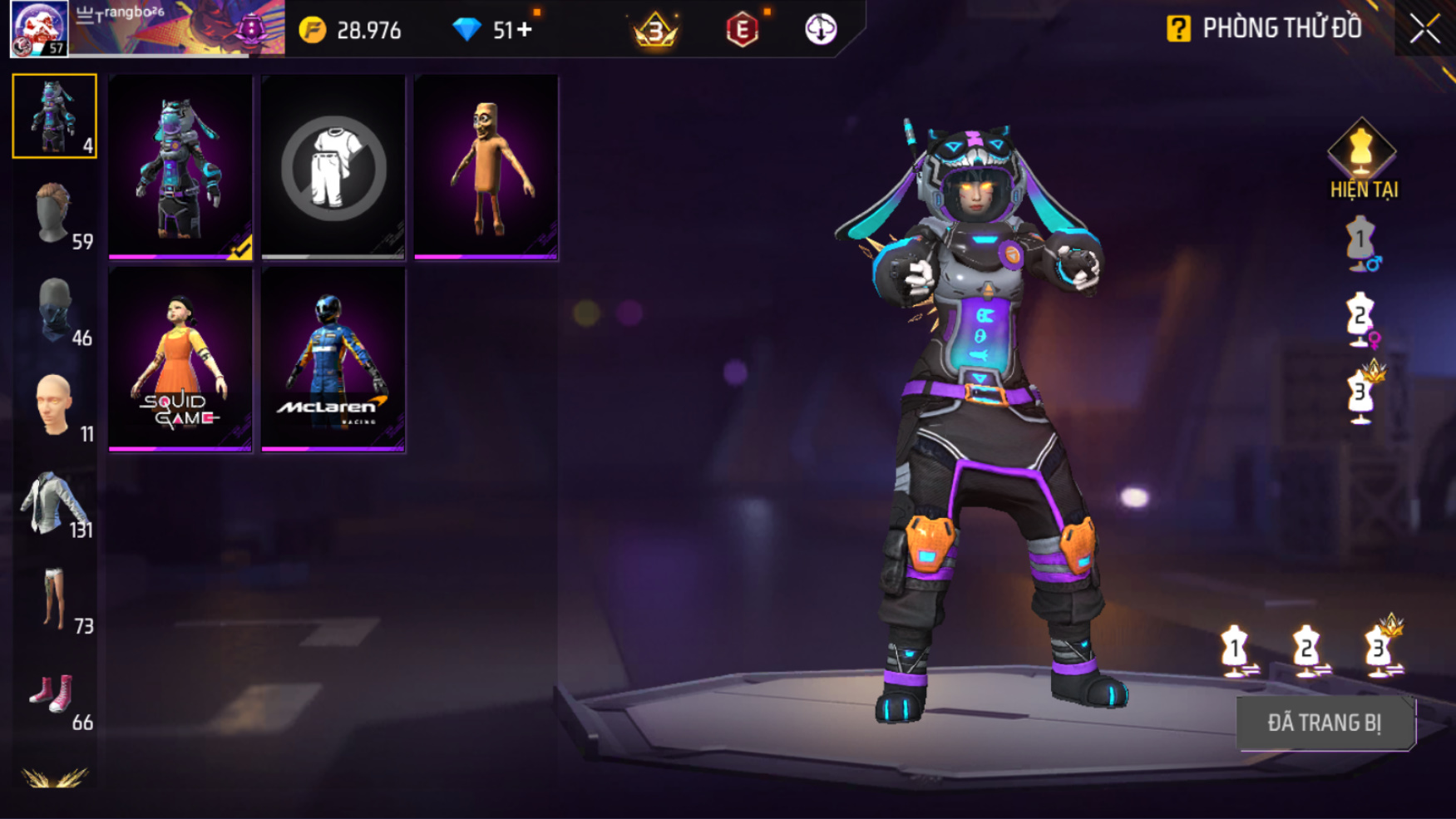Close the Phòng Thử Đồ wardrobe screen
This screenshot has width=1456, height=819.
click(x=1424, y=29)
